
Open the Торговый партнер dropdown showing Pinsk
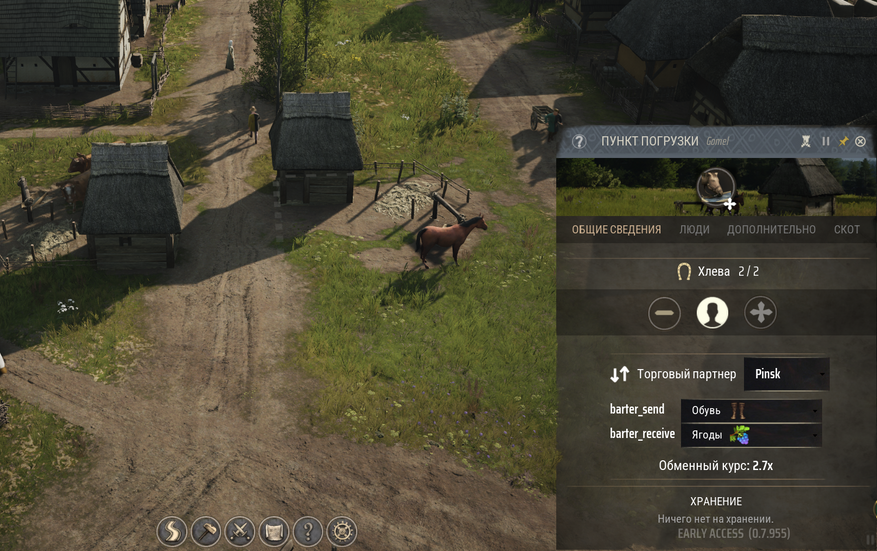coord(786,374)
